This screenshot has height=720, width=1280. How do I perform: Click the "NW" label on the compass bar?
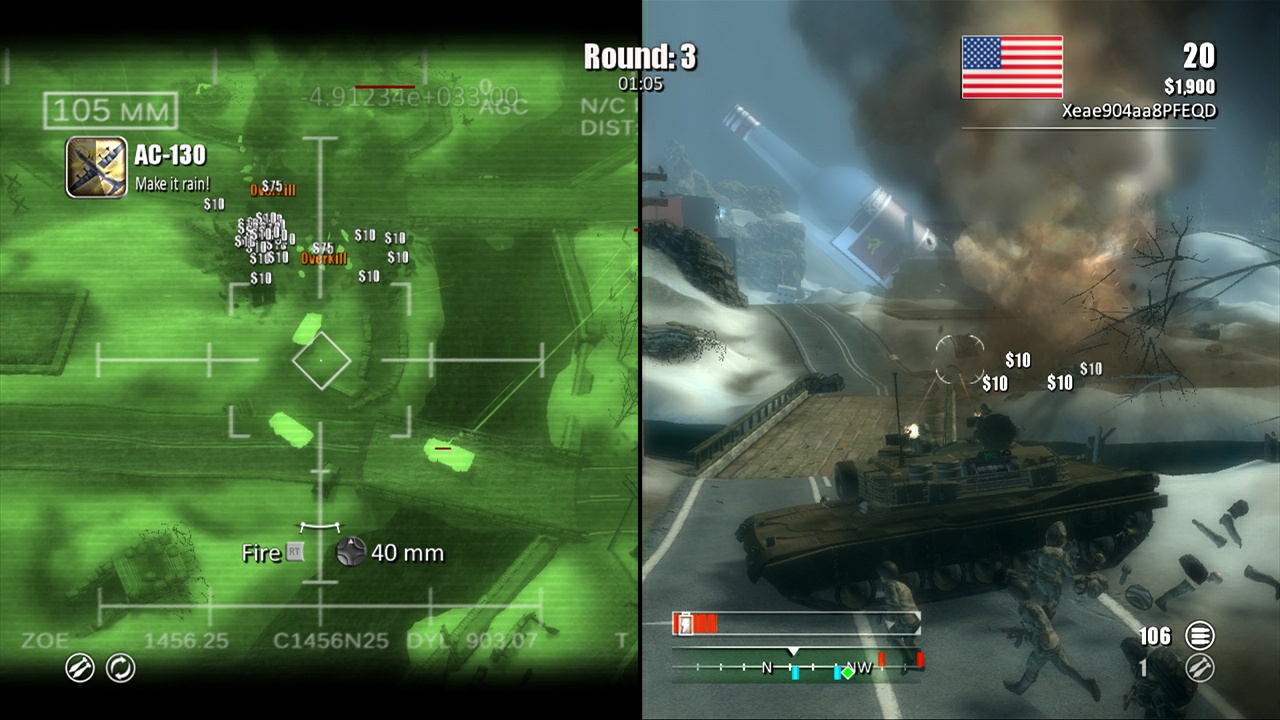click(x=860, y=666)
